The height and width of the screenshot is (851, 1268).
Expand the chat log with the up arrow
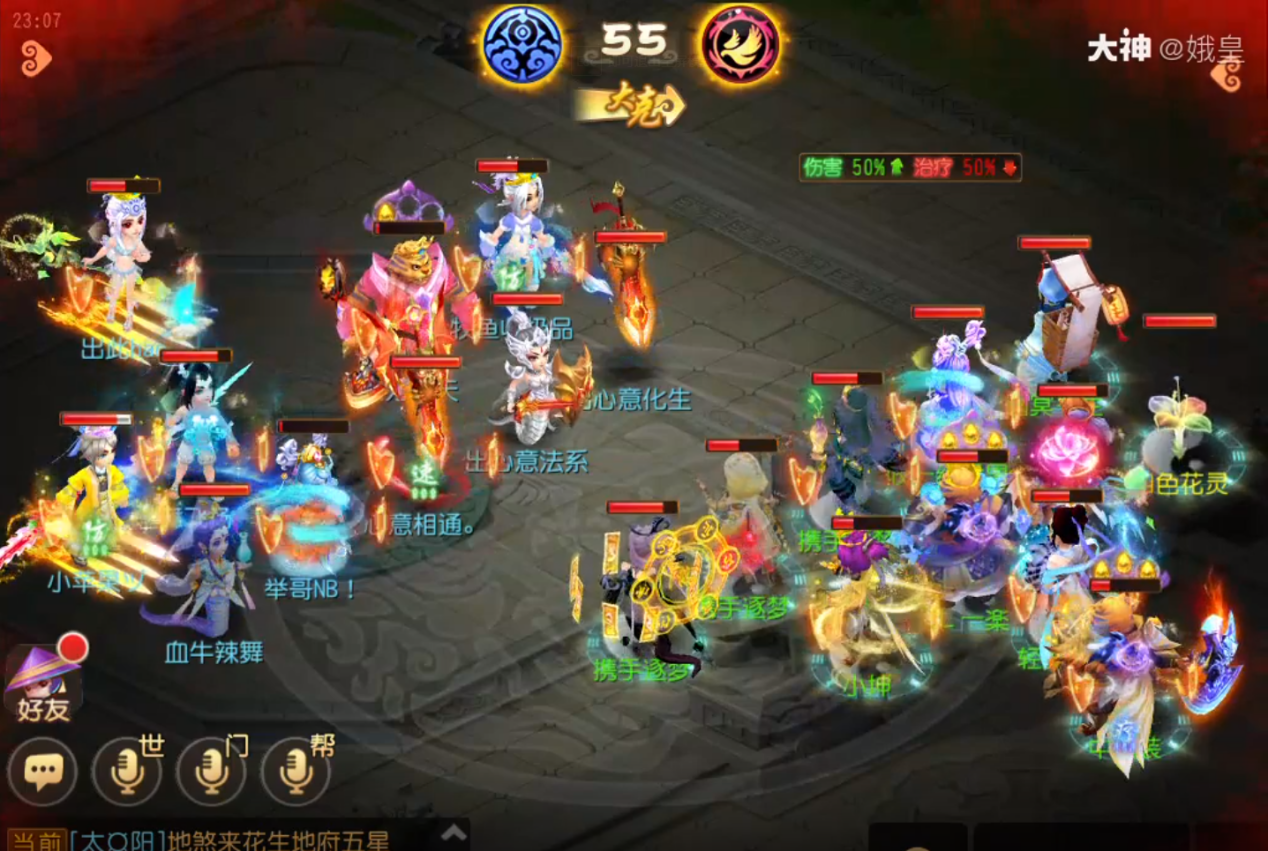click(454, 833)
